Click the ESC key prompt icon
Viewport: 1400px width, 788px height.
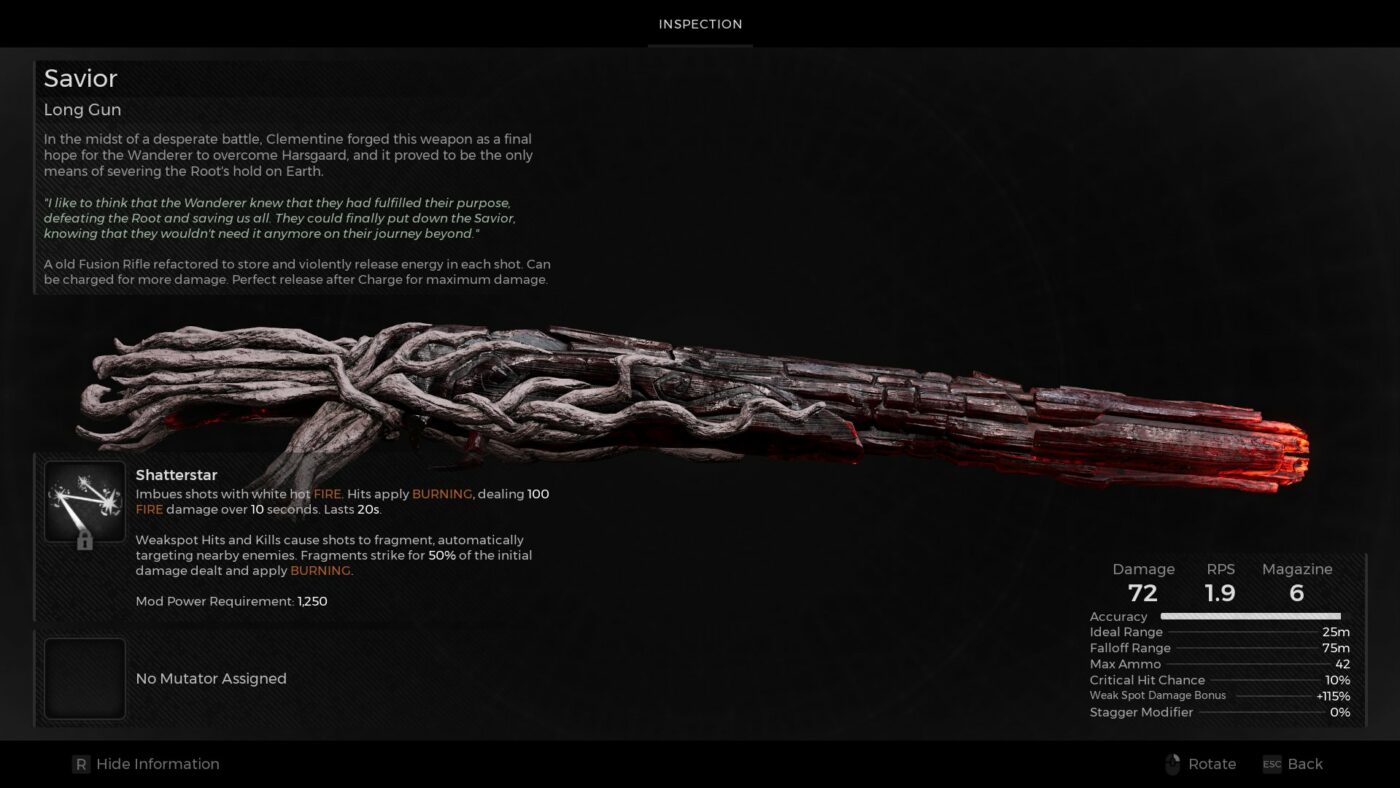[1271, 763]
